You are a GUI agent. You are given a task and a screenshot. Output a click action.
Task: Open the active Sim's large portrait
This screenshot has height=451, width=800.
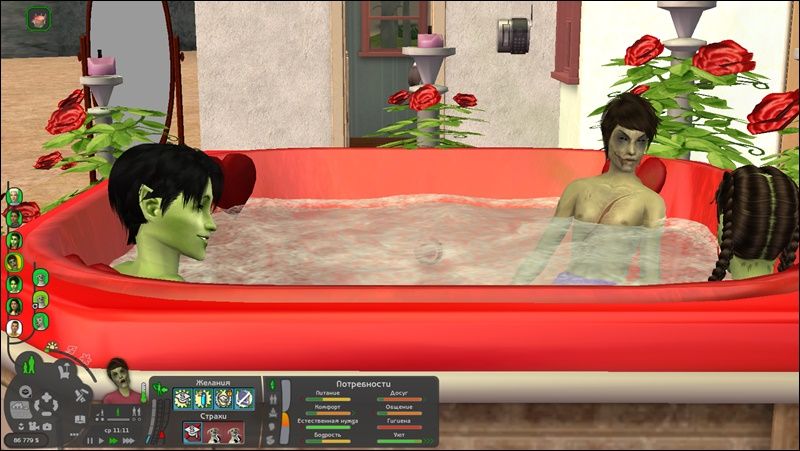(x=119, y=379)
